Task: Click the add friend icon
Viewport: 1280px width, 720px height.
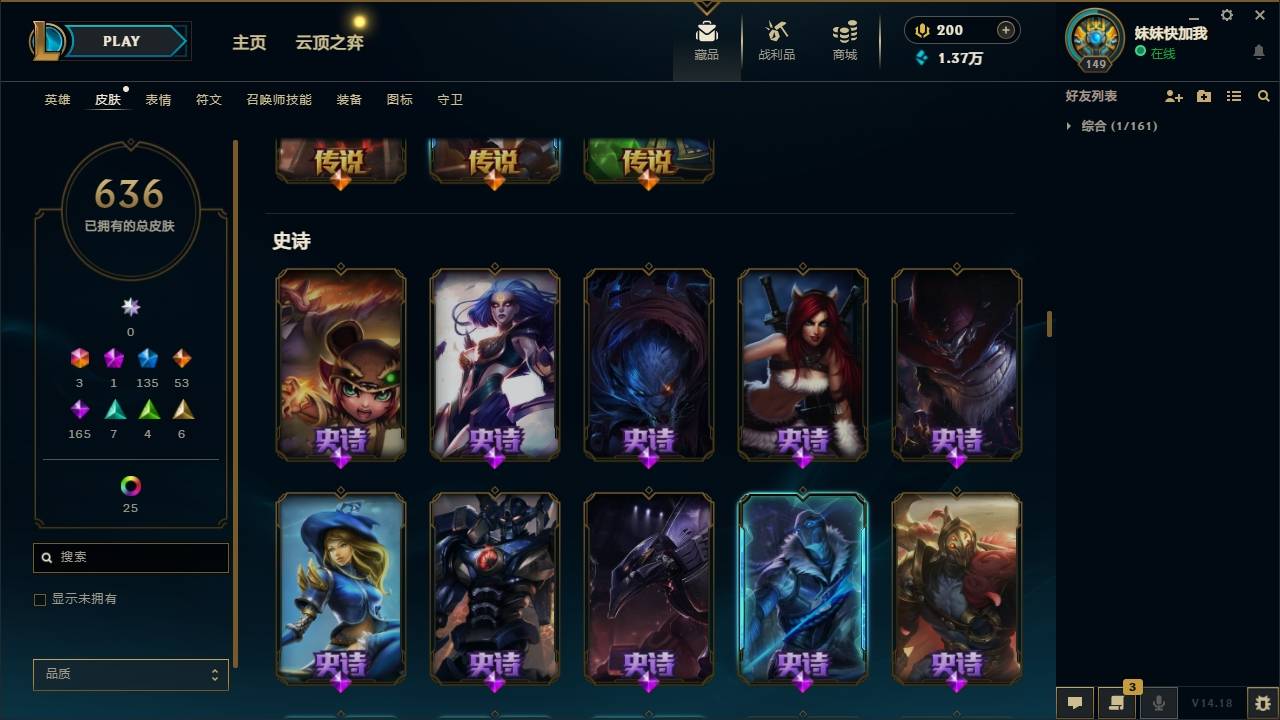Action: pos(1173,96)
